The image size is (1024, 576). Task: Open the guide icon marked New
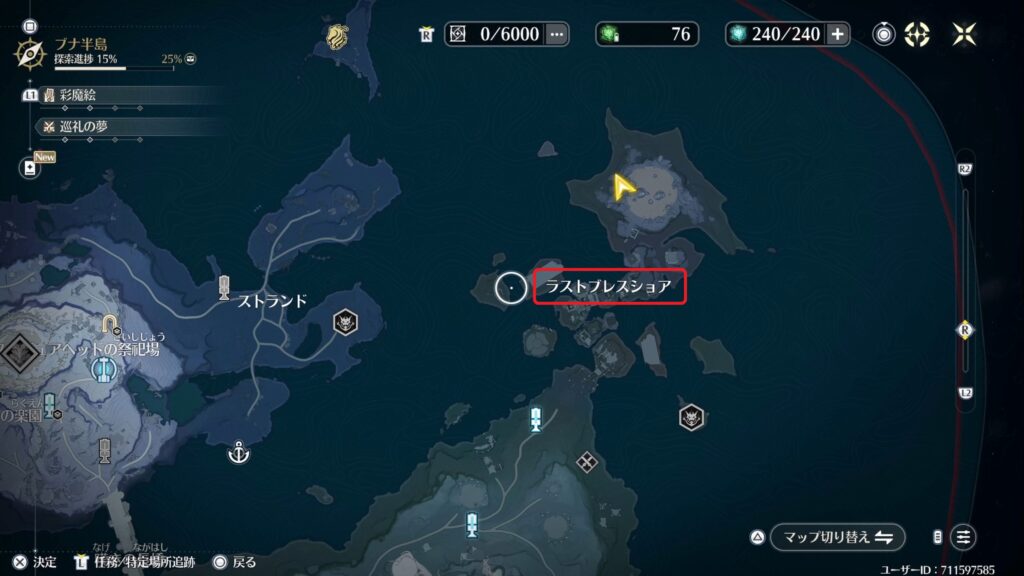(31, 169)
